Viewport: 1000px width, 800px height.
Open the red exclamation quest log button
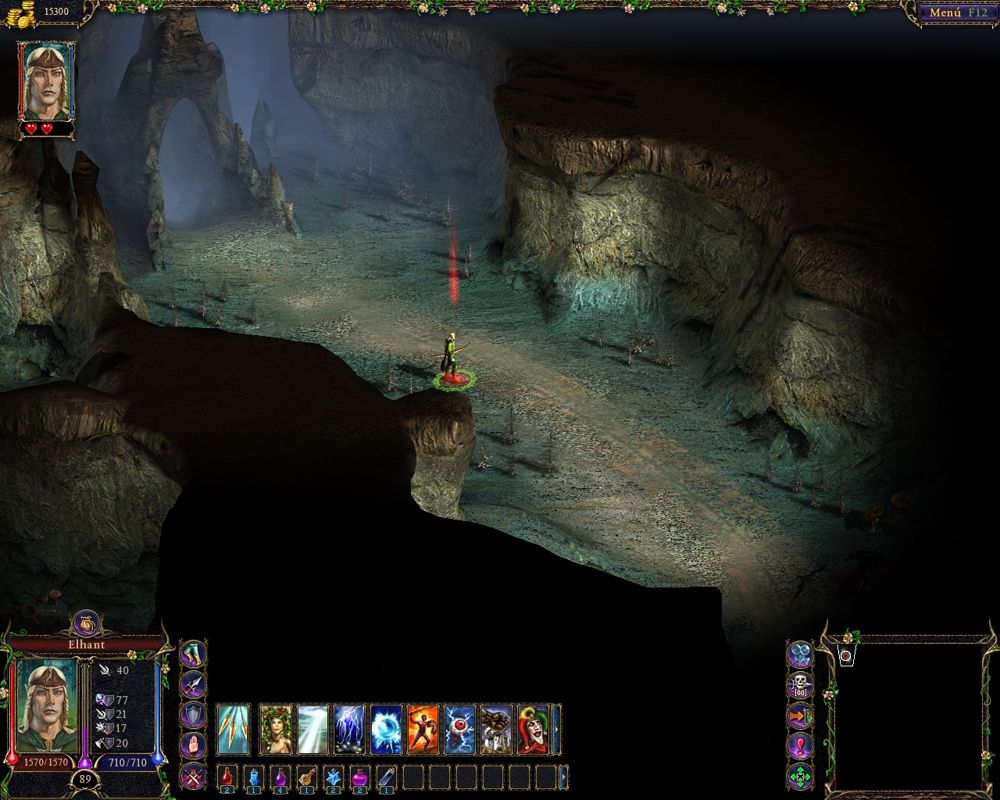tap(800, 746)
